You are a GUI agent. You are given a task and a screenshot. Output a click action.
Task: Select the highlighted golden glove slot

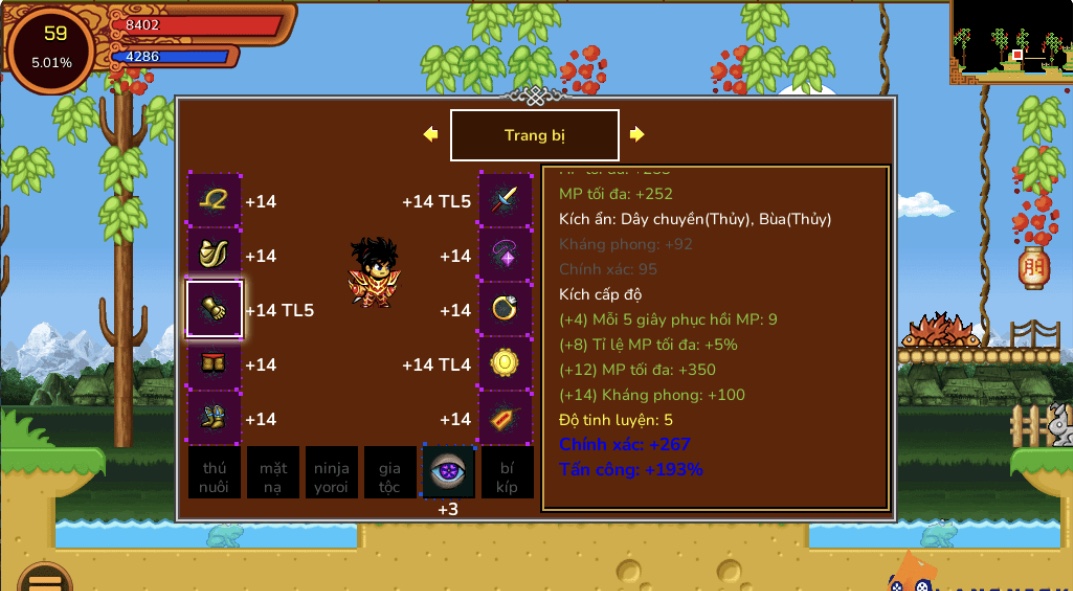[214, 310]
